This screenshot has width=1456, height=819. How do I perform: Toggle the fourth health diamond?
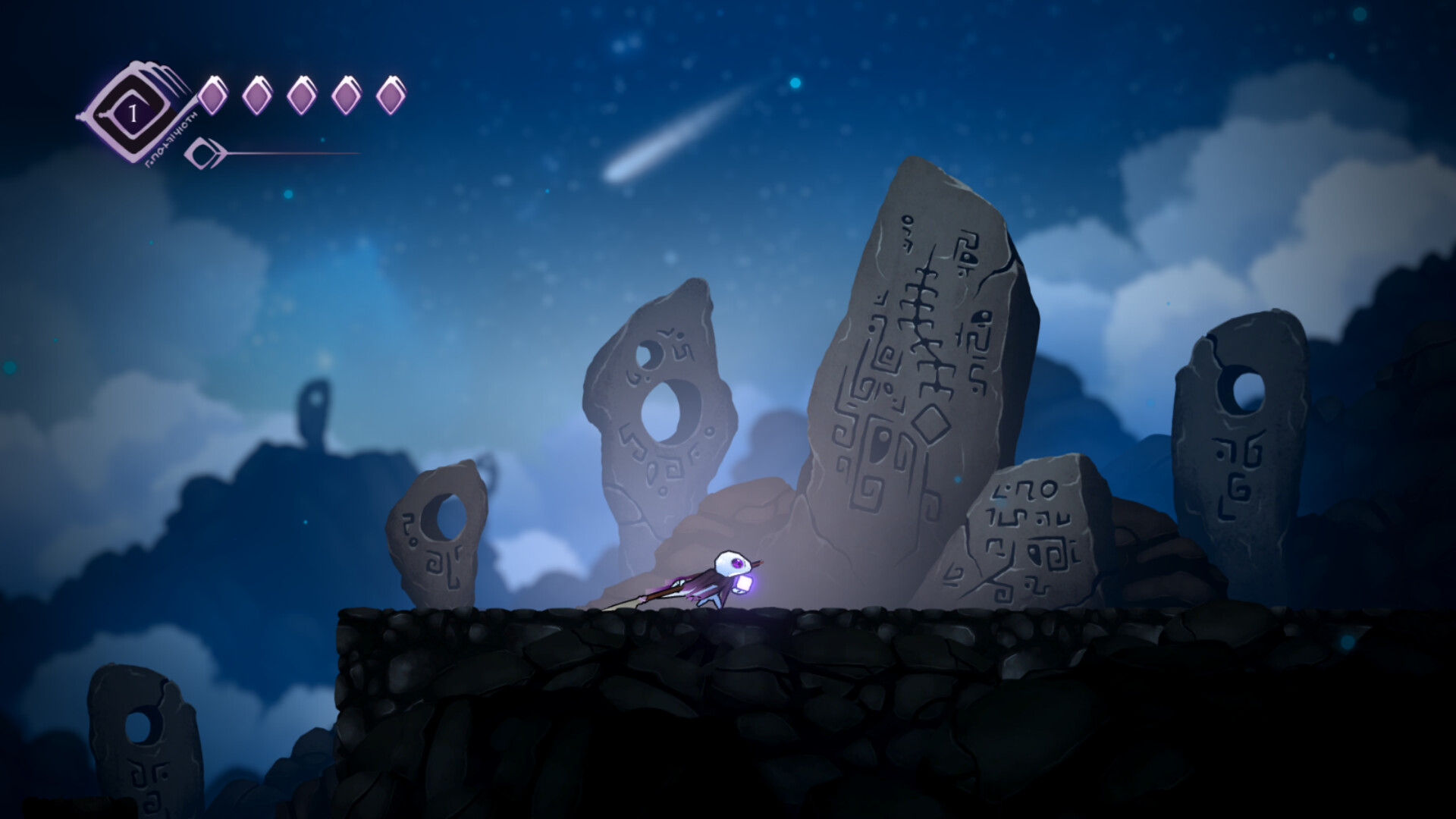(x=347, y=94)
